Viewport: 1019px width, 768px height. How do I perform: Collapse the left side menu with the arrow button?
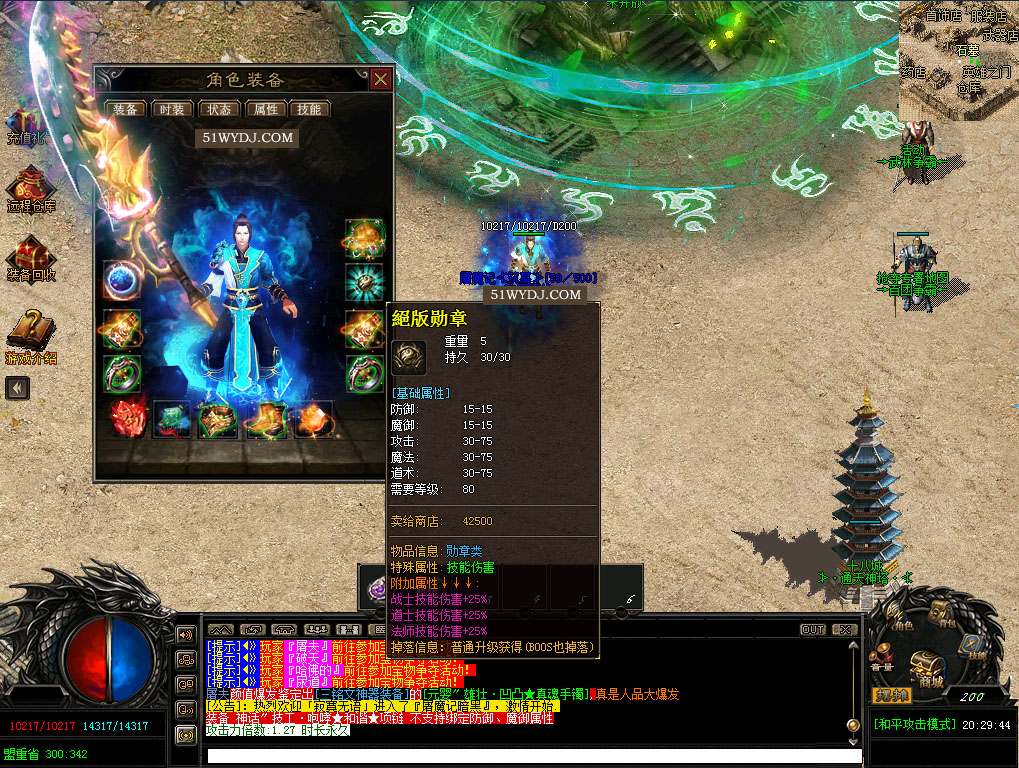(17, 388)
